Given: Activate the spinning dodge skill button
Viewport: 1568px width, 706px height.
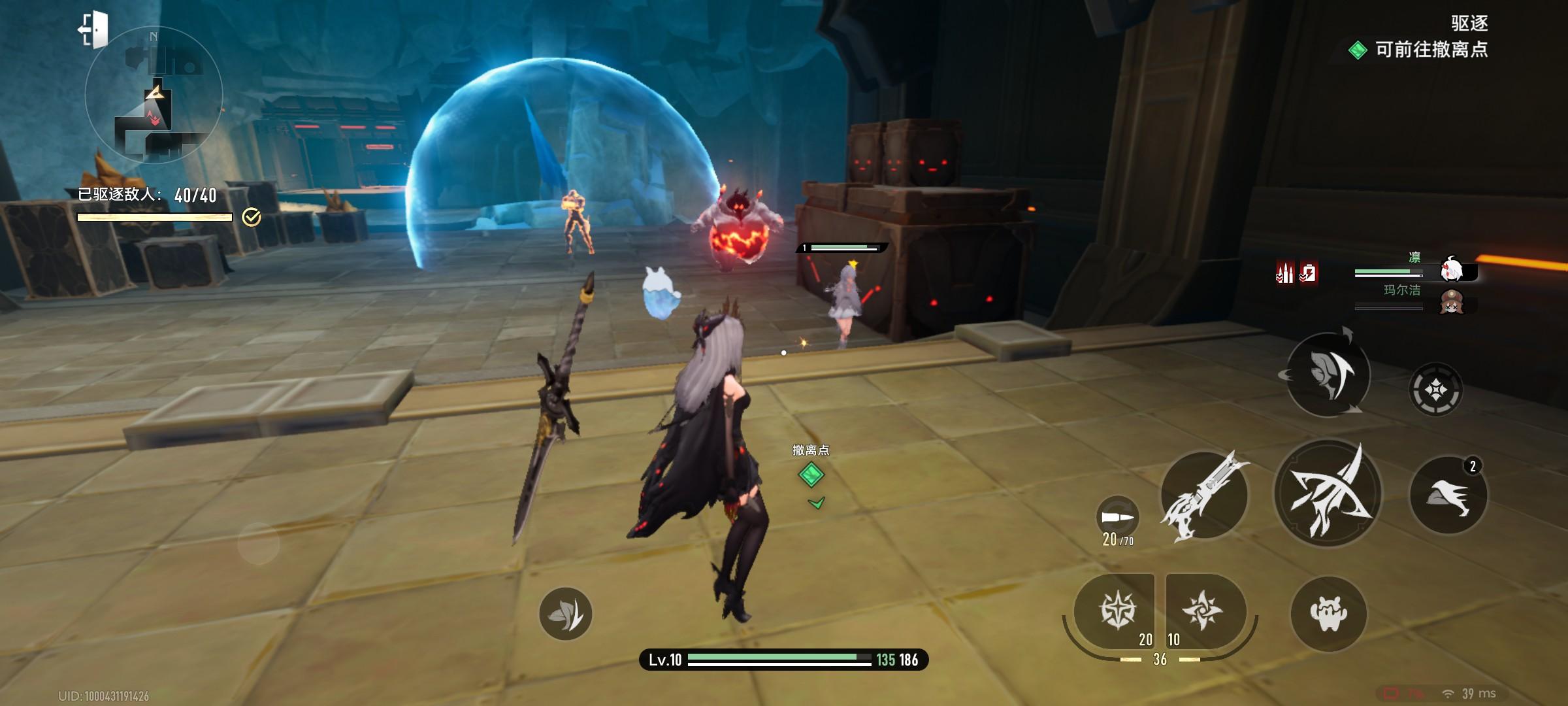Looking at the screenshot, I should pos(1328,375).
